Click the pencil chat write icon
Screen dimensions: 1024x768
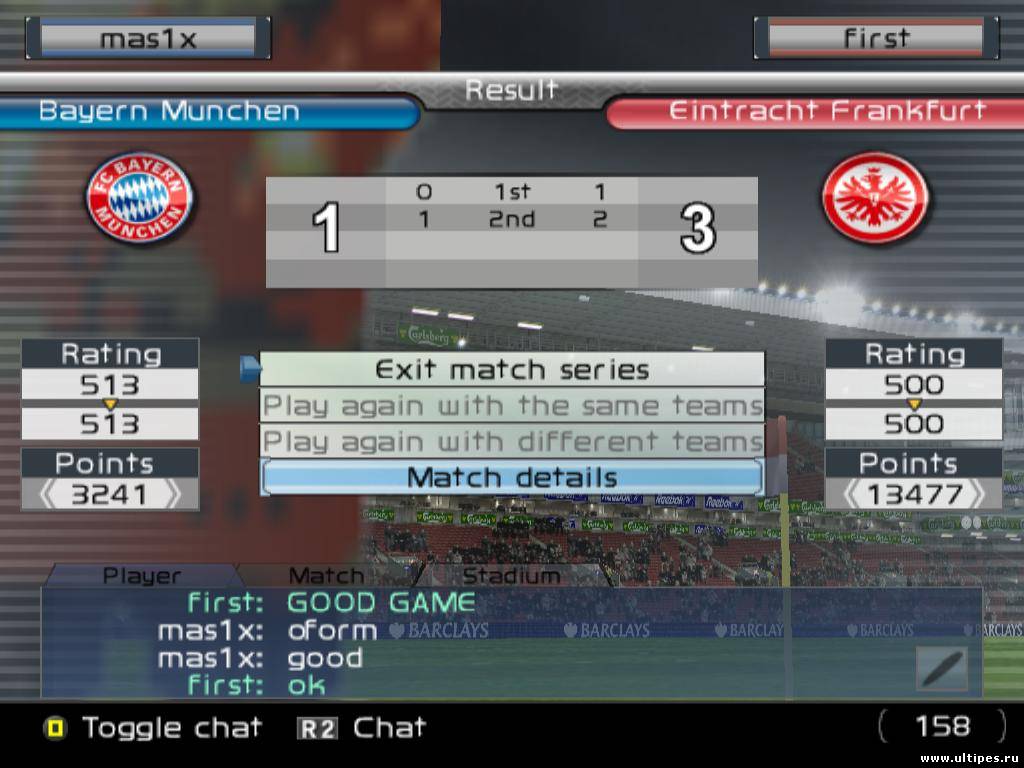[x=942, y=668]
